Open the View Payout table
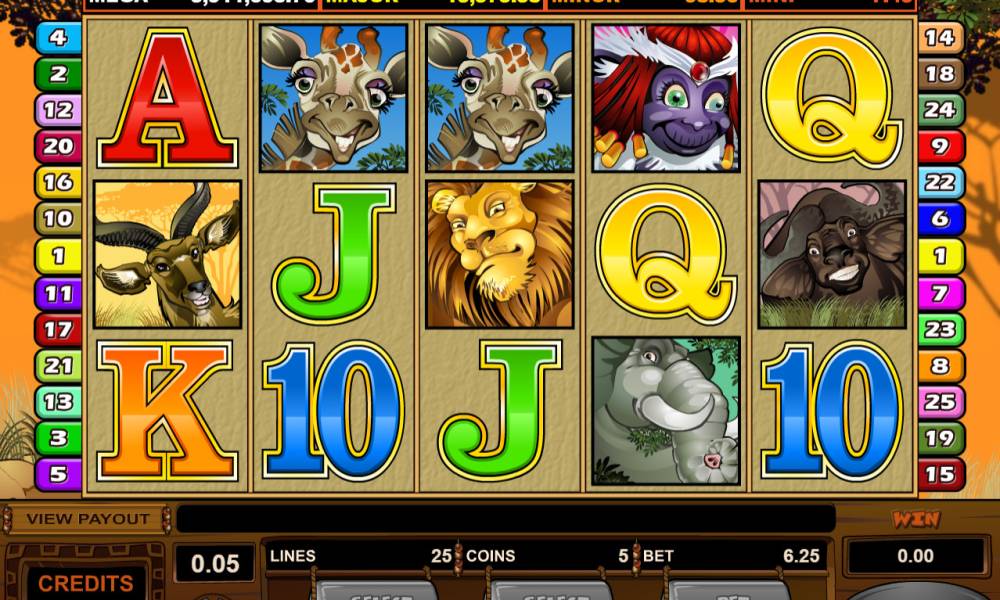Viewport: 1000px width, 600px height. coord(88,519)
